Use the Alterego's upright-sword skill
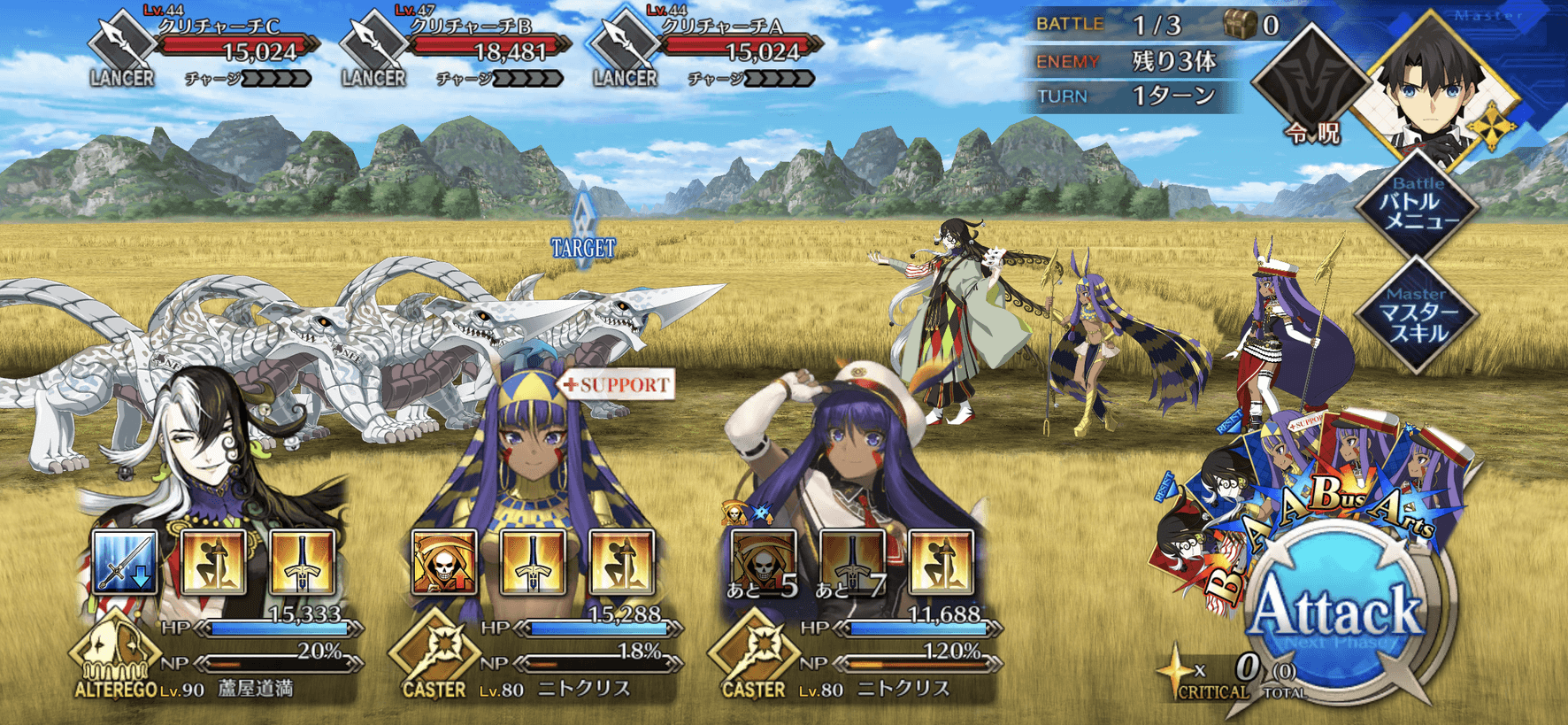The height and width of the screenshot is (725, 1568). tap(302, 561)
